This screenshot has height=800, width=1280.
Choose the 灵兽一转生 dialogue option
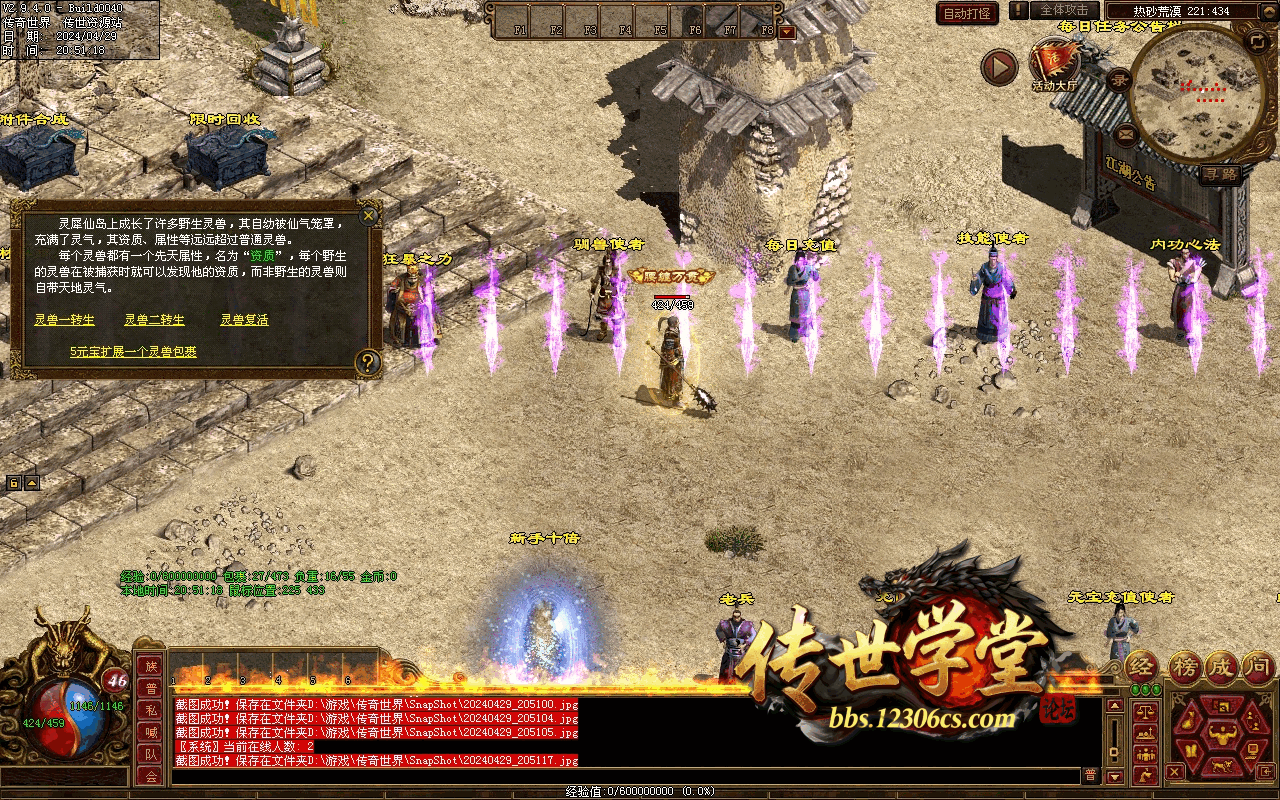[x=65, y=320]
